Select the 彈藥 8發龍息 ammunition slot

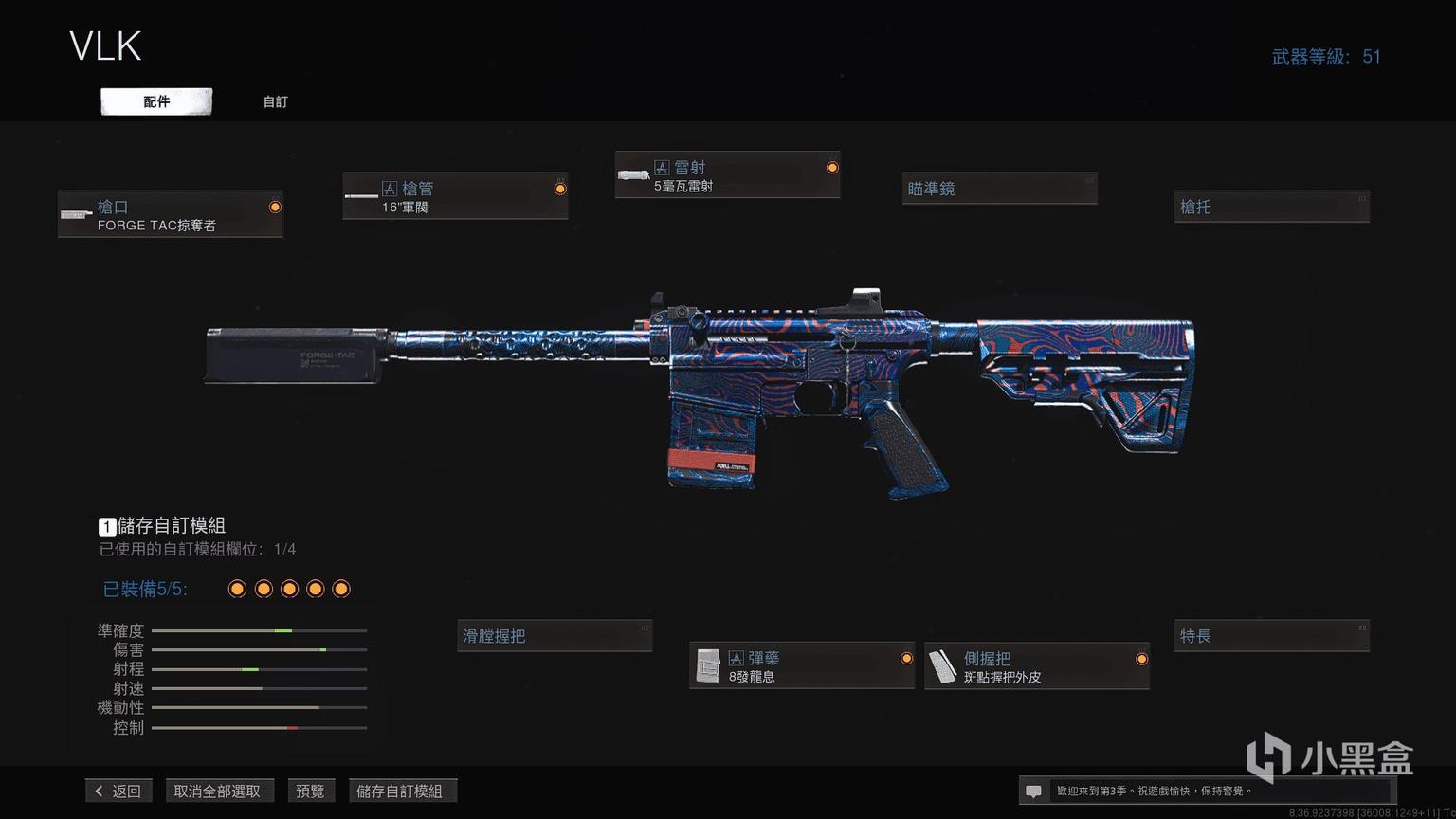[802, 665]
